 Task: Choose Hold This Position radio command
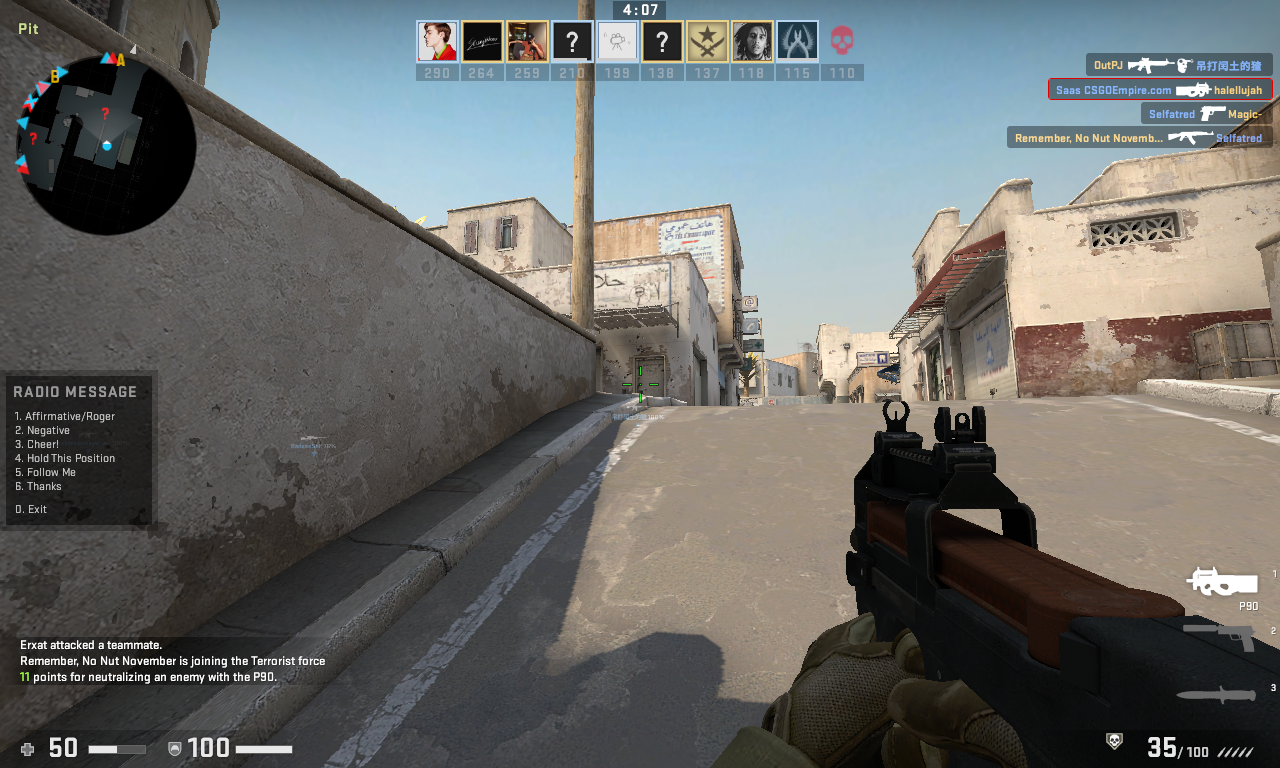(x=65, y=458)
